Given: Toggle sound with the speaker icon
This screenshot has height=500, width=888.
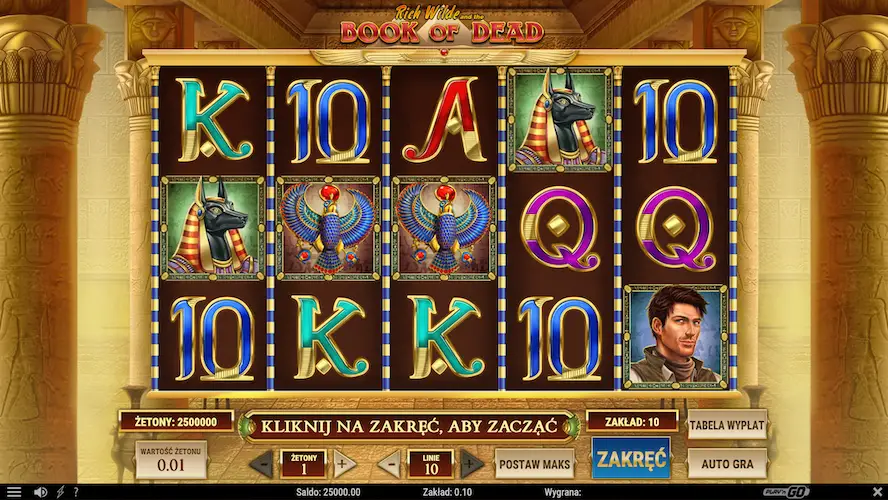Looking at the screenshot, I should point(40,492).
